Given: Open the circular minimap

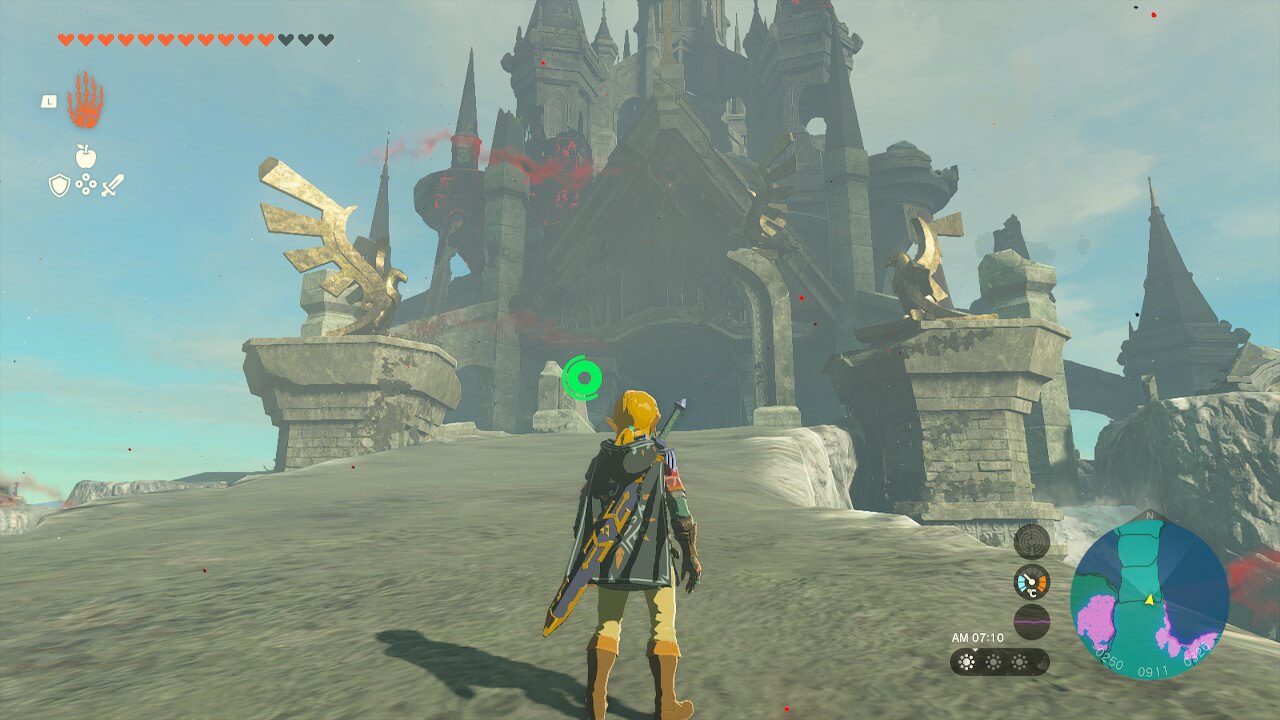Looking at the screenshot, I should click(1149, 601).
